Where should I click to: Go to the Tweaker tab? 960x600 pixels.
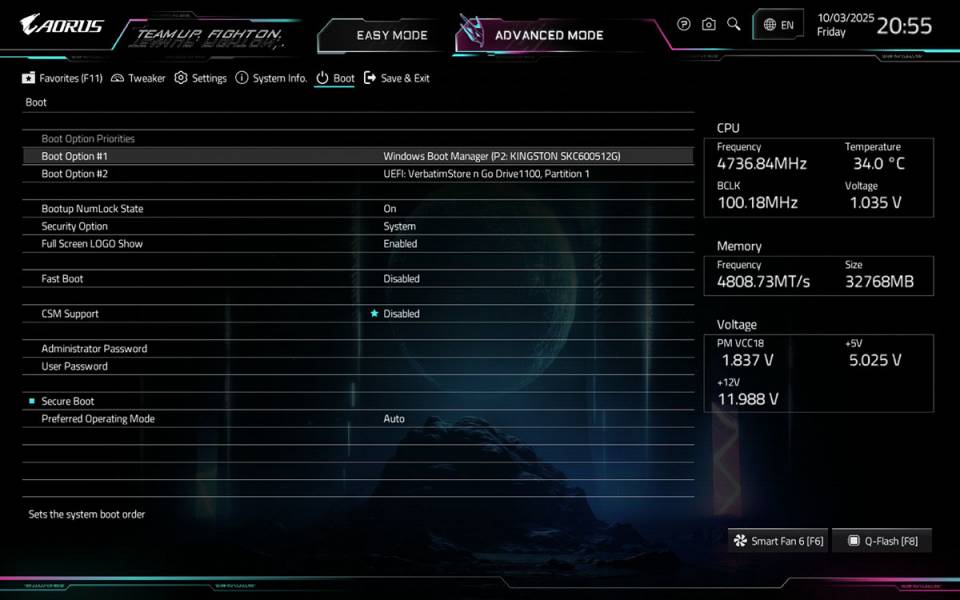pos(139,78)
